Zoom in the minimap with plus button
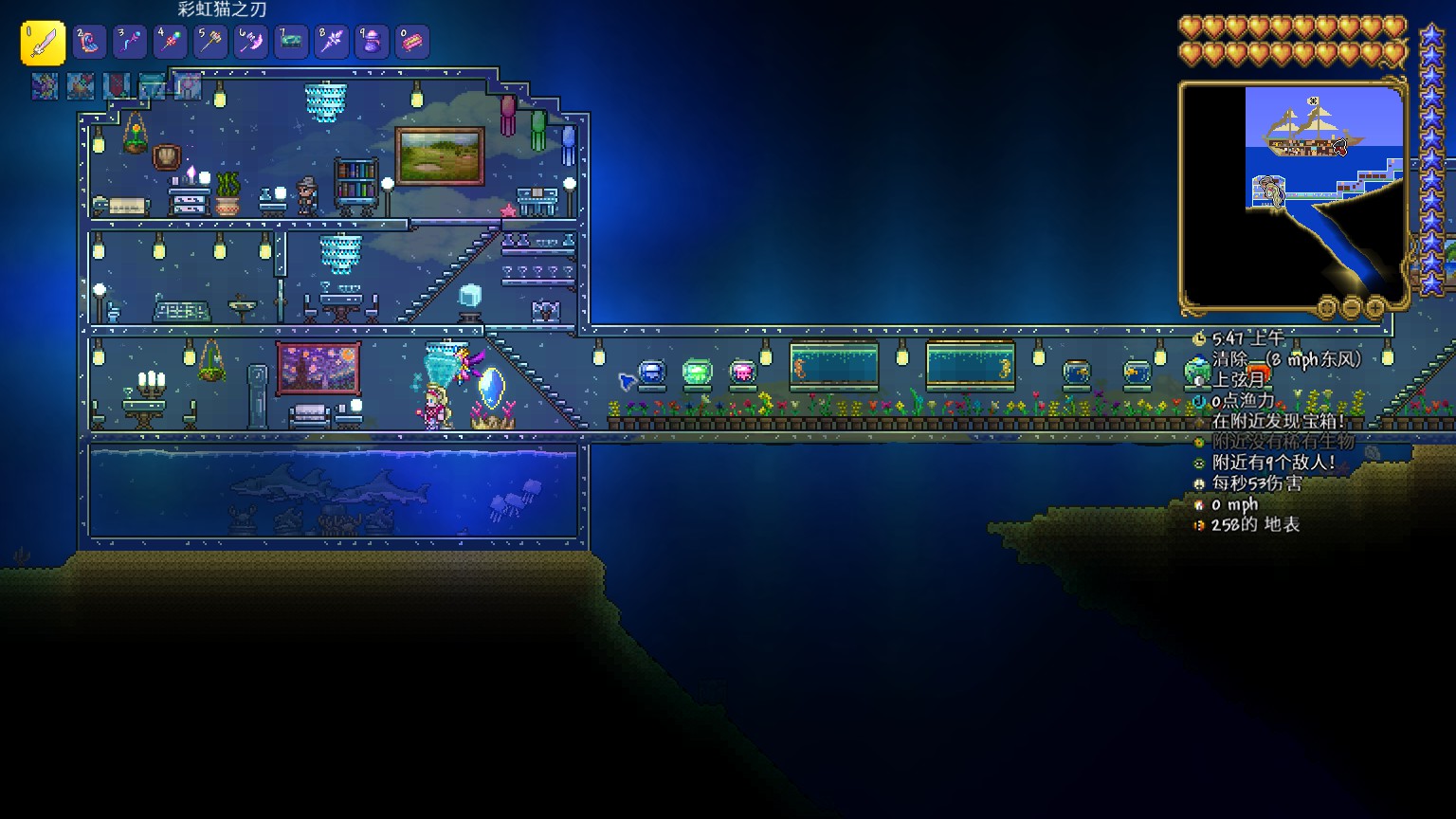This screenshot has height=819, width=1456. 1375,307
